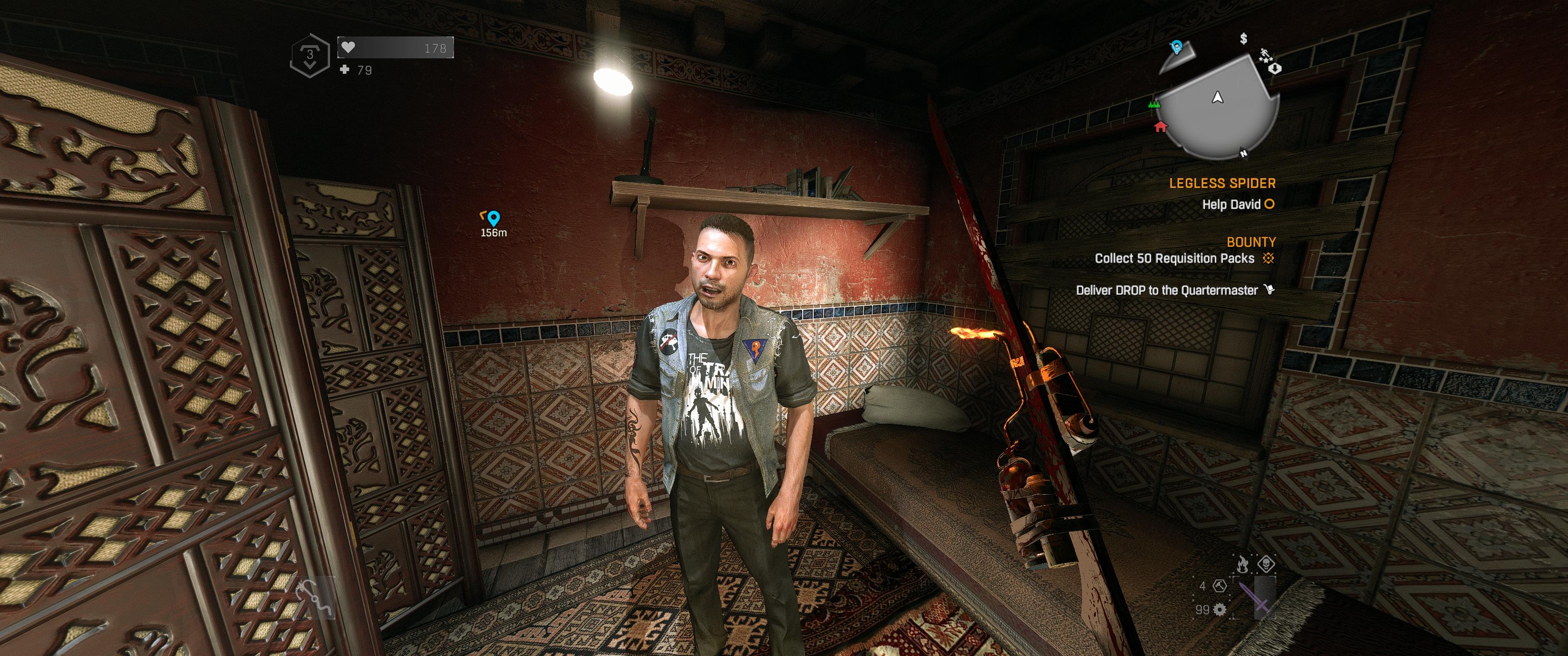
Task: Select the skull toxic effect icon
Action: click(x=1266, y=564)
